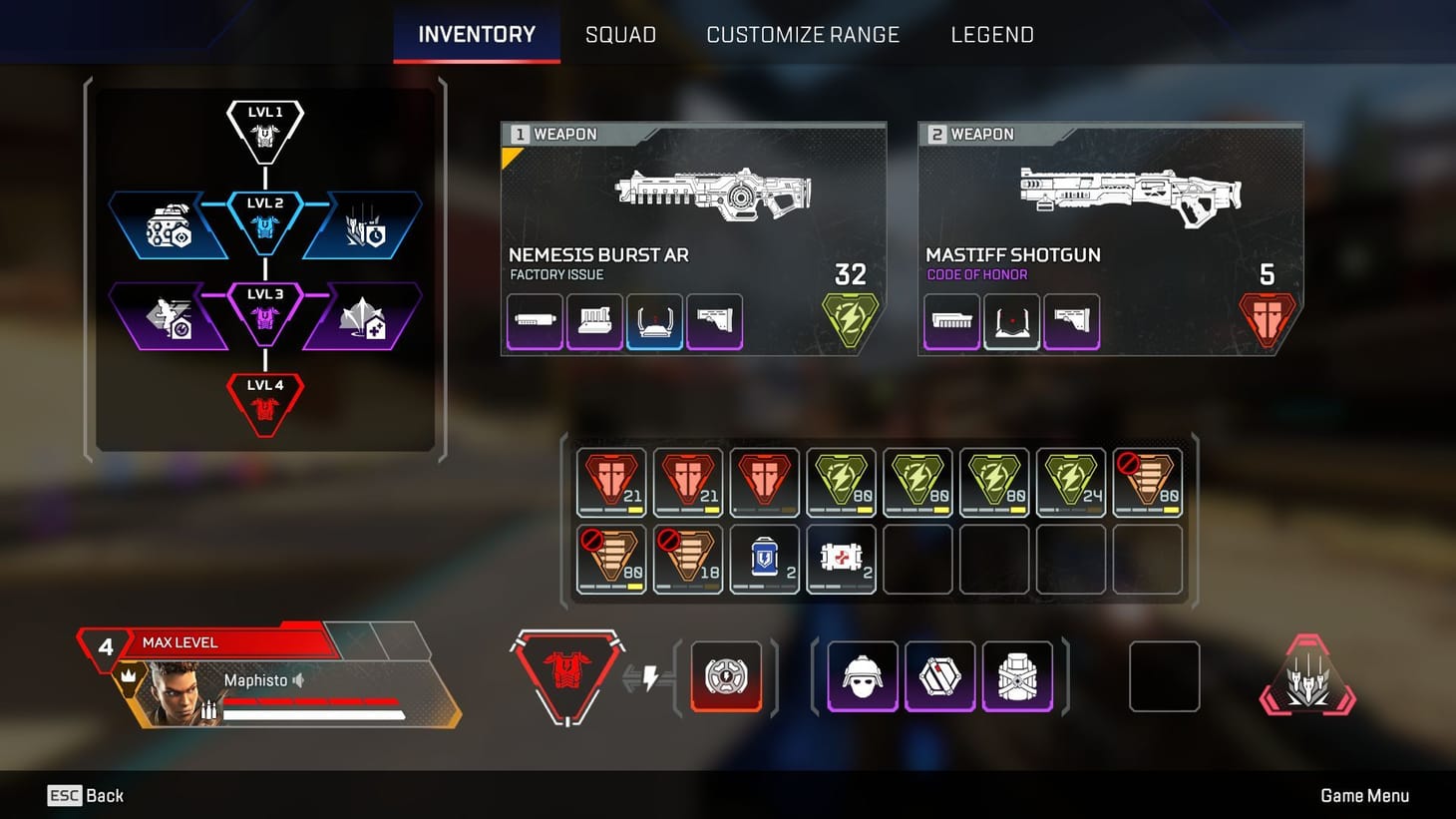This screenshot has height=819, width=1456.
Task: Click the med kit inventory slot
Action: click(841, 559)
